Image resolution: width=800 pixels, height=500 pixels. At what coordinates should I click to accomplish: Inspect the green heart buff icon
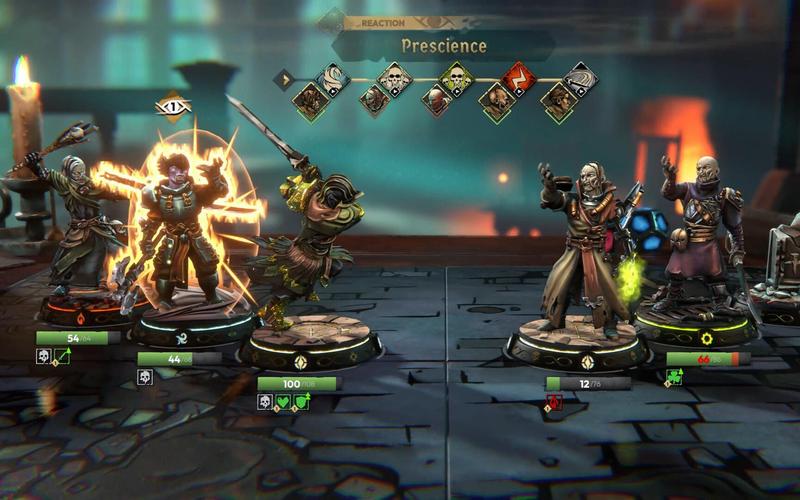283,402
